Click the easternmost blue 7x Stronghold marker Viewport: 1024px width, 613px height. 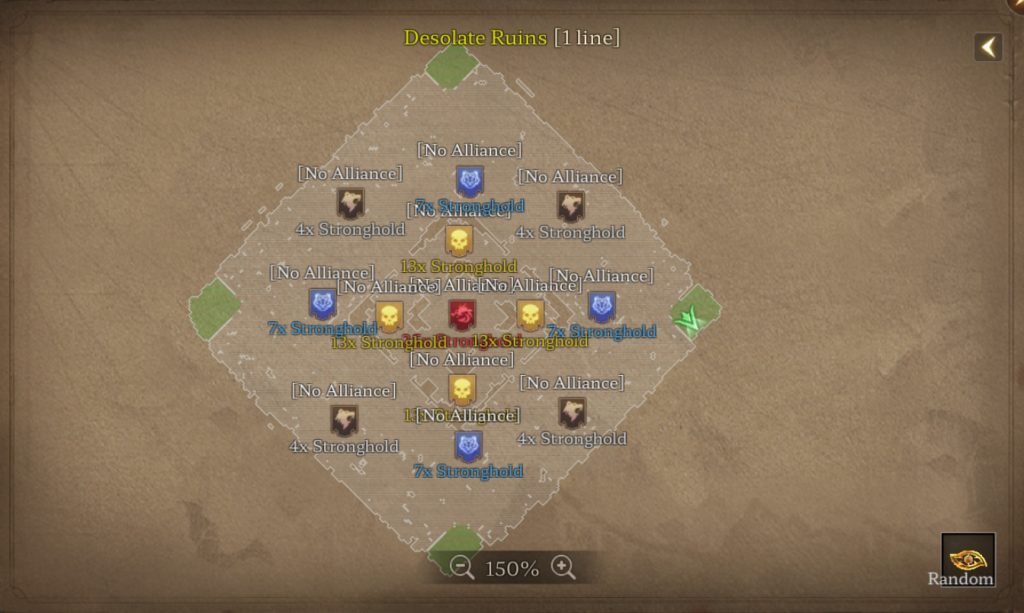pos(601,306)
